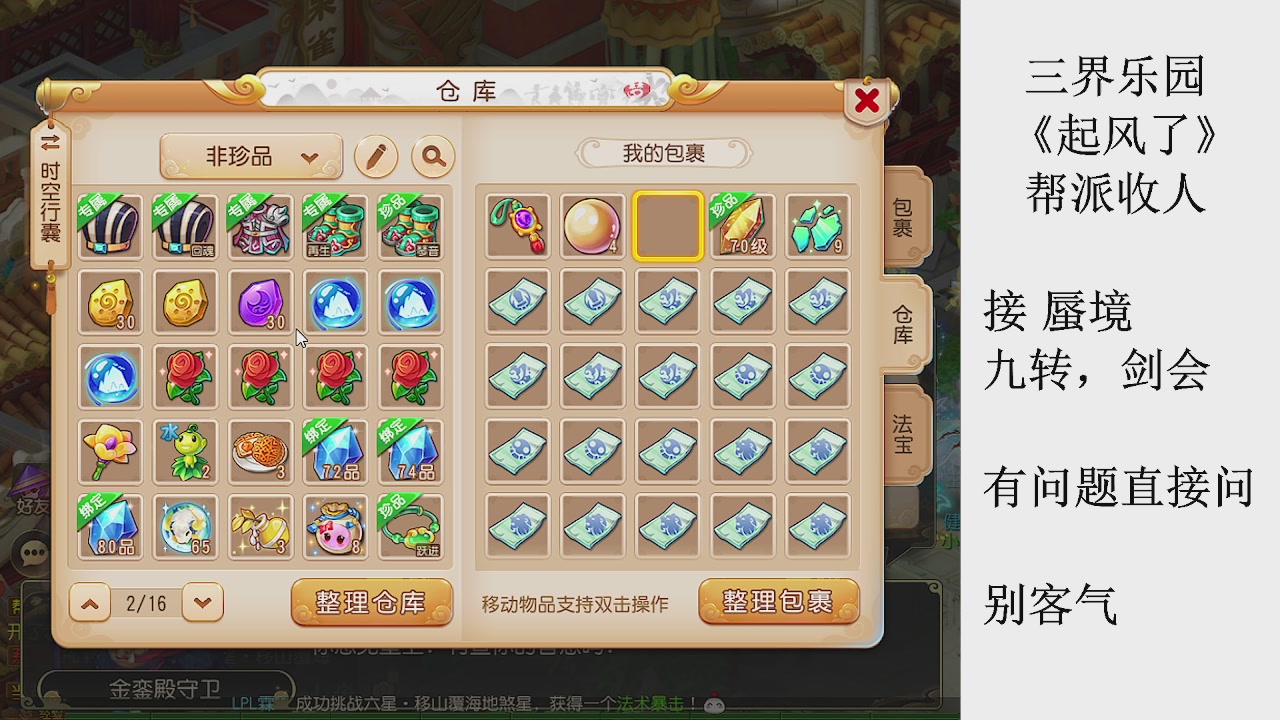Image resolution: width=1280 pixels, height=720 pixels.
Task: Open the 非珍品 filter dropdown
Action: 251,157
